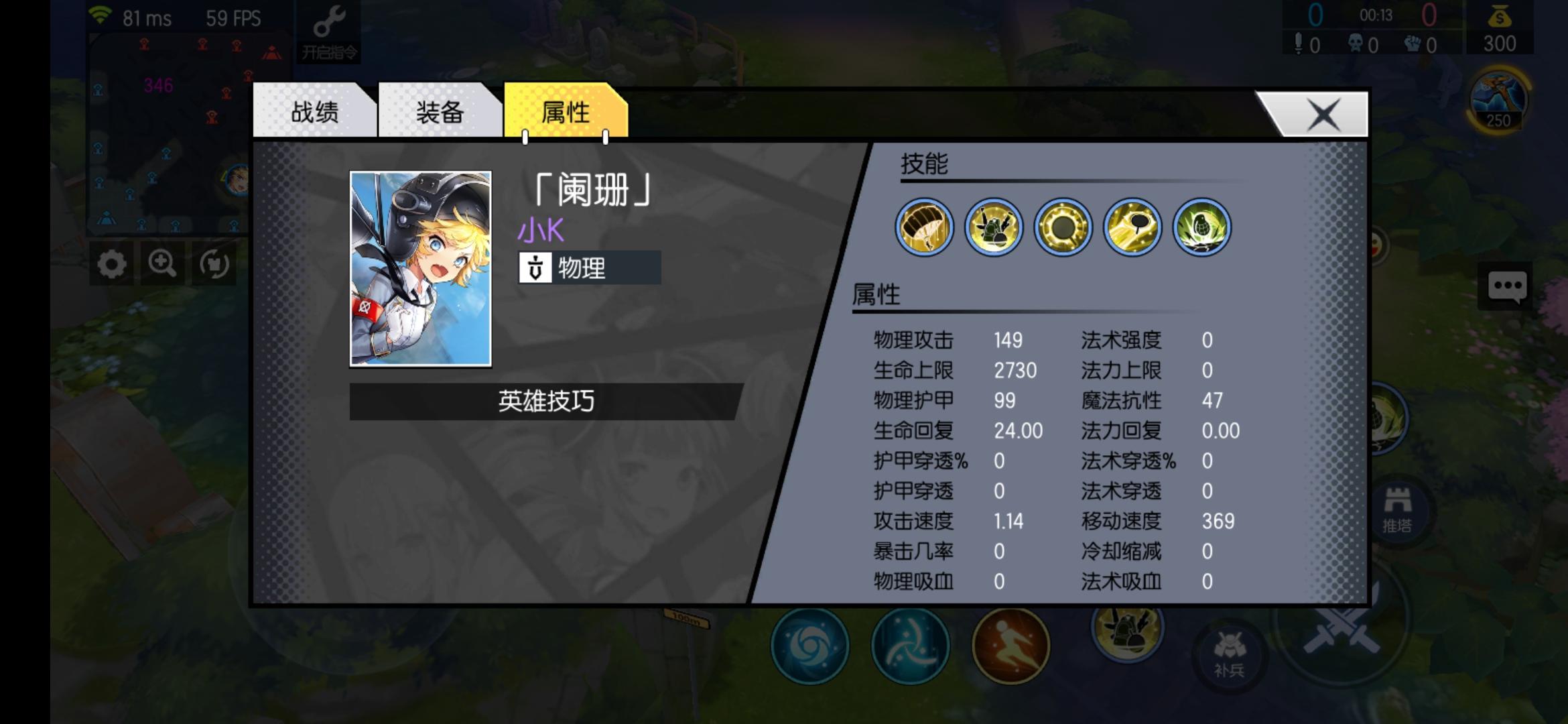
Task: Toggle the camera rotation icon beside zoom
Action: (x=214, y=264)
